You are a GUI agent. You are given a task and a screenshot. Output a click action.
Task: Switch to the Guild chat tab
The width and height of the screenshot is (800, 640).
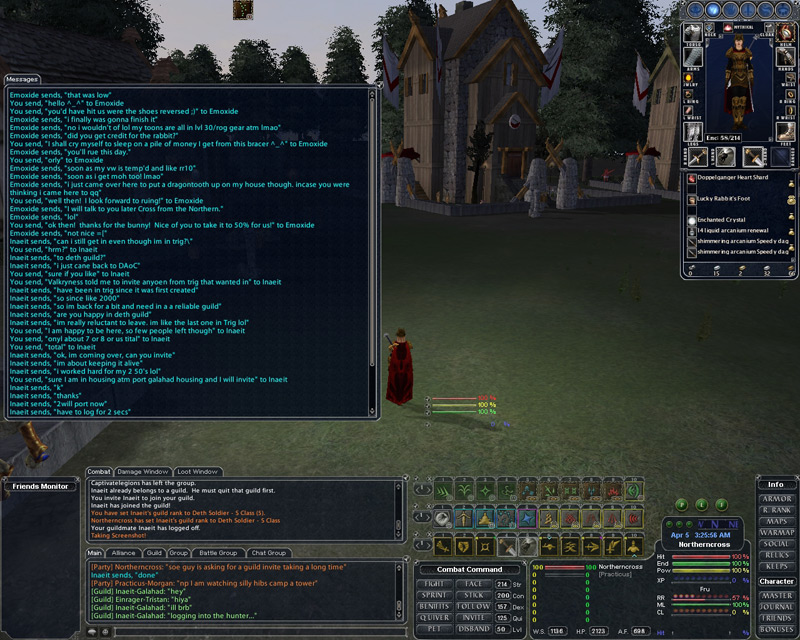pos(154,552)
